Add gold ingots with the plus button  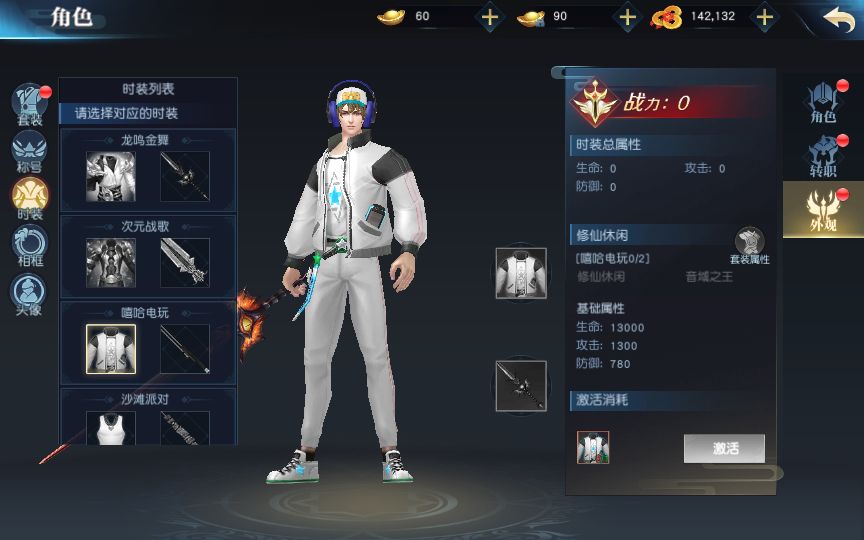point(489,16)
